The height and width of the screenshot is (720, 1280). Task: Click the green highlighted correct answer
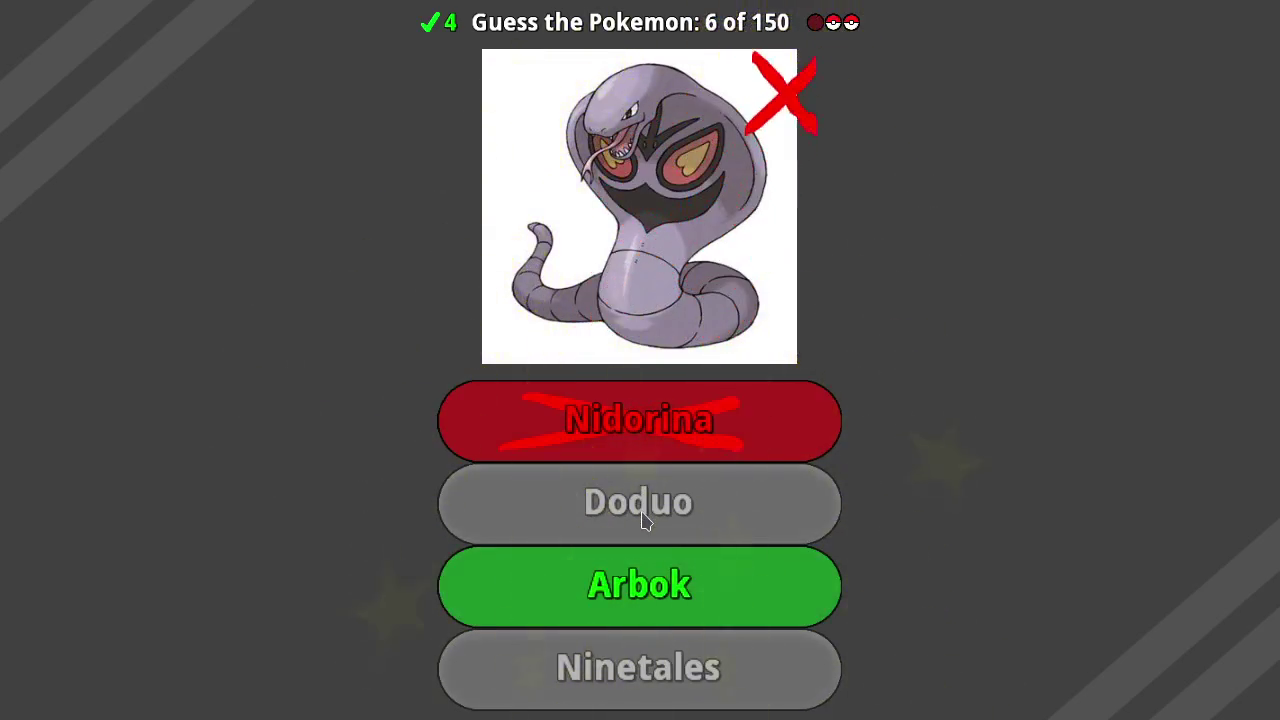pyautogui.click(x=639, y=585)
